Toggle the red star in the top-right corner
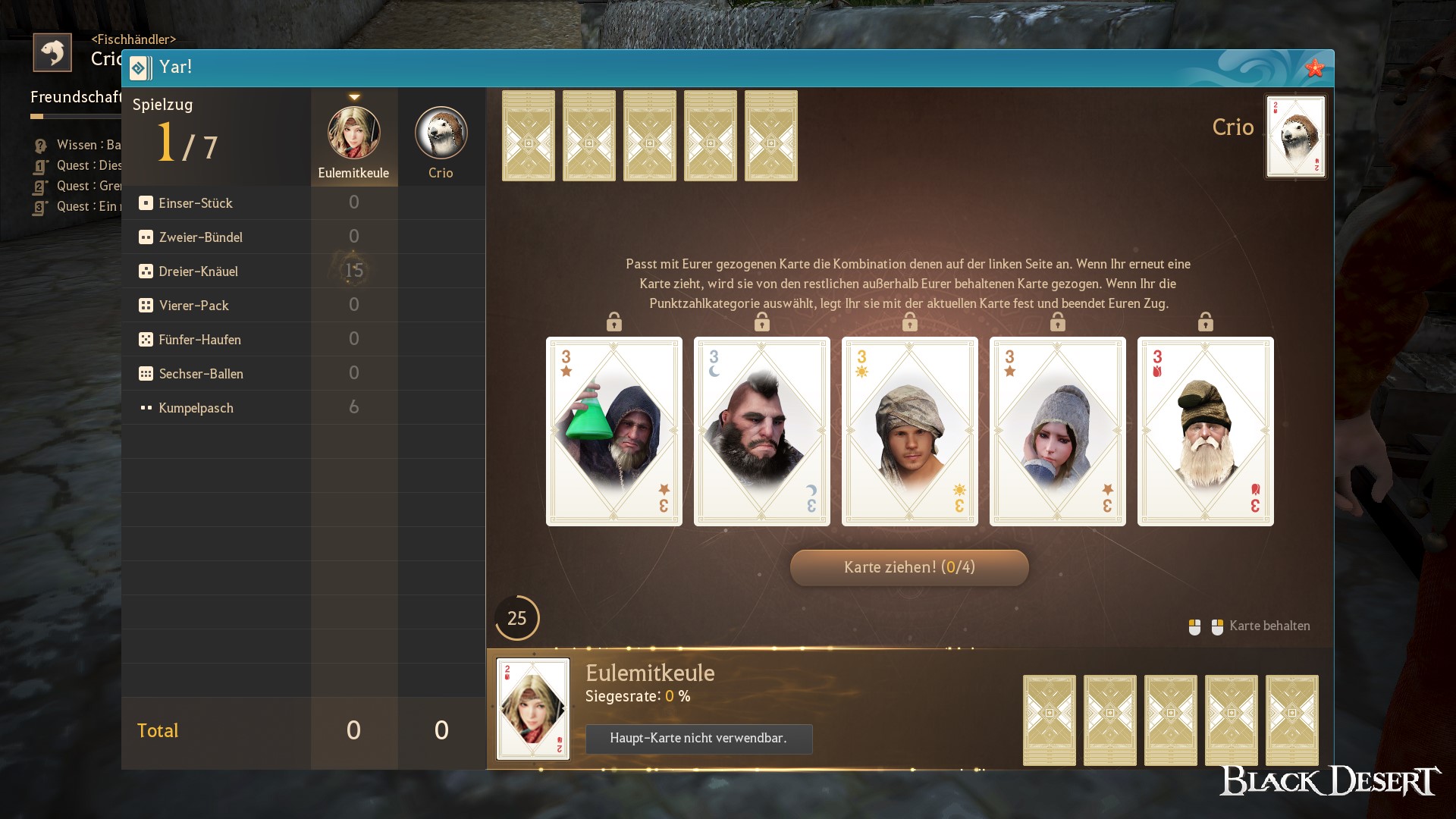The image size is (1456, 819). tap(1313, 67)
